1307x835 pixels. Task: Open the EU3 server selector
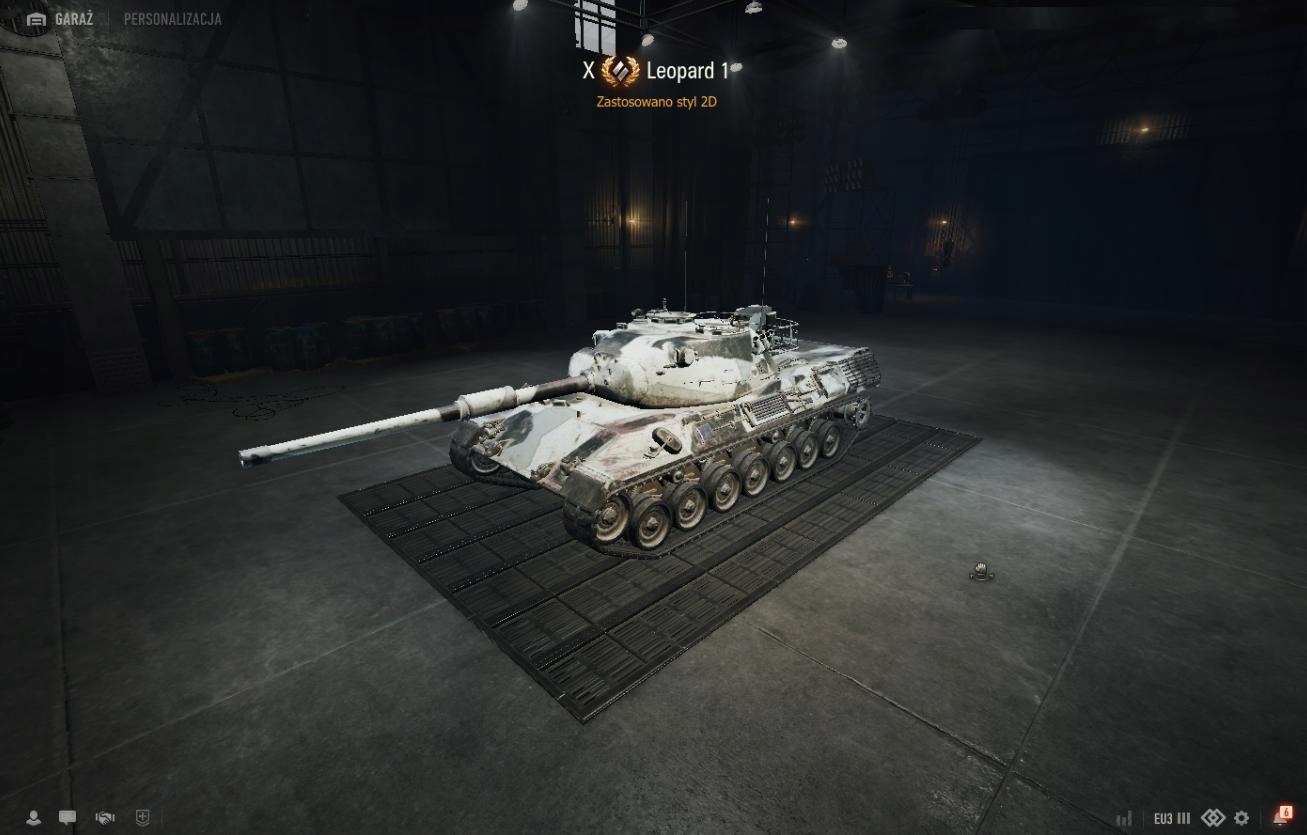click(x=1171, y=818)
